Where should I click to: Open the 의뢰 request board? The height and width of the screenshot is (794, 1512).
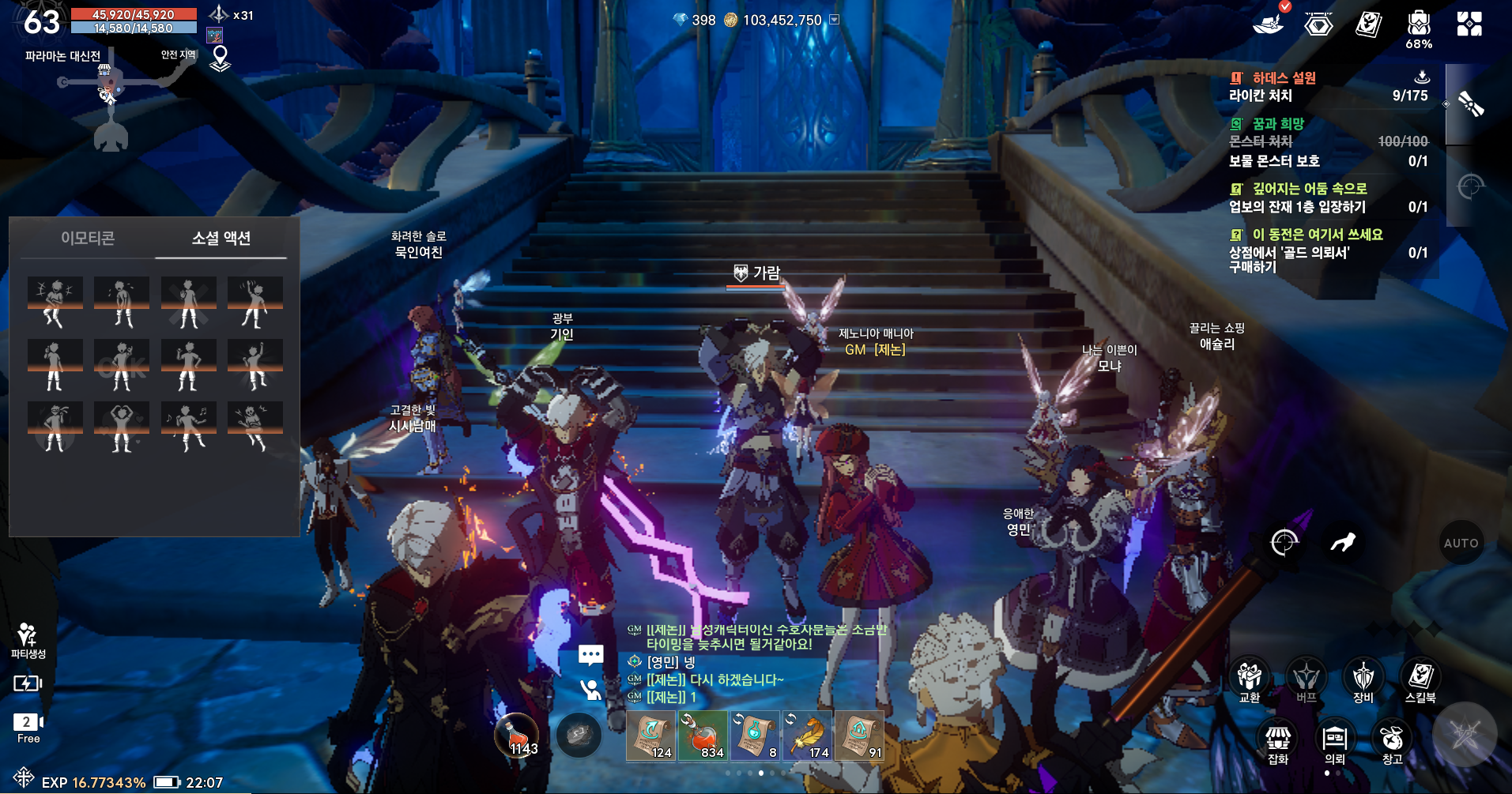click(x=1335, y=743)
